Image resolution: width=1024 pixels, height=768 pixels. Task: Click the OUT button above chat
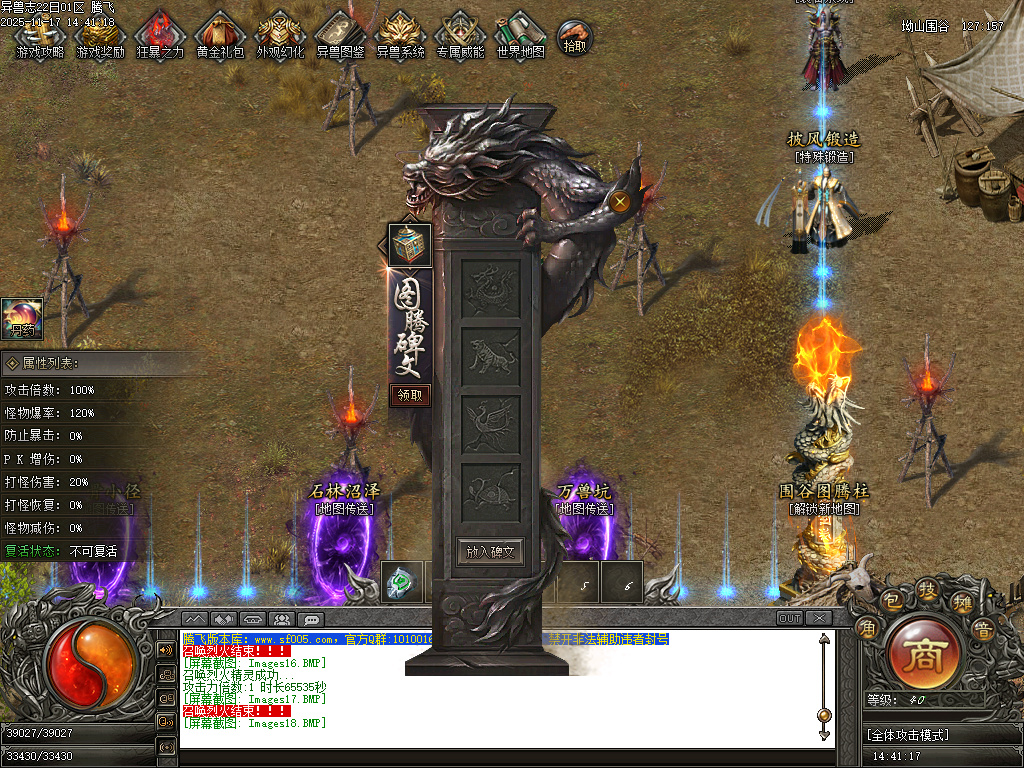pos(790,619)
